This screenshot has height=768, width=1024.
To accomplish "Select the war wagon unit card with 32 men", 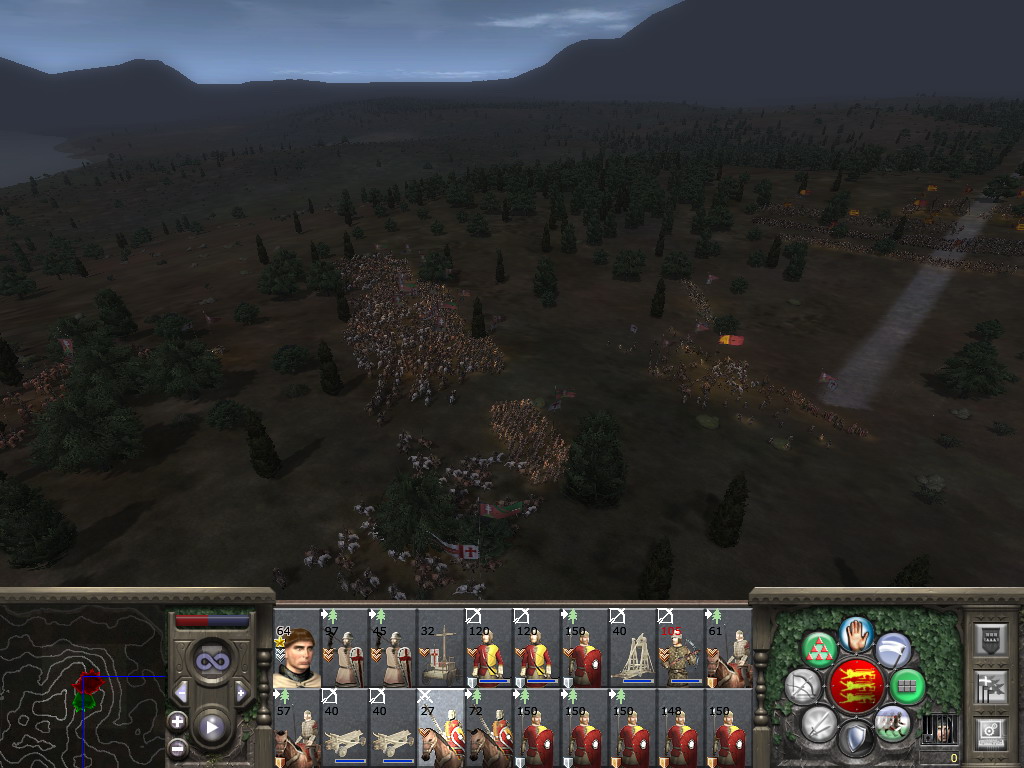I will click(440, 648).
